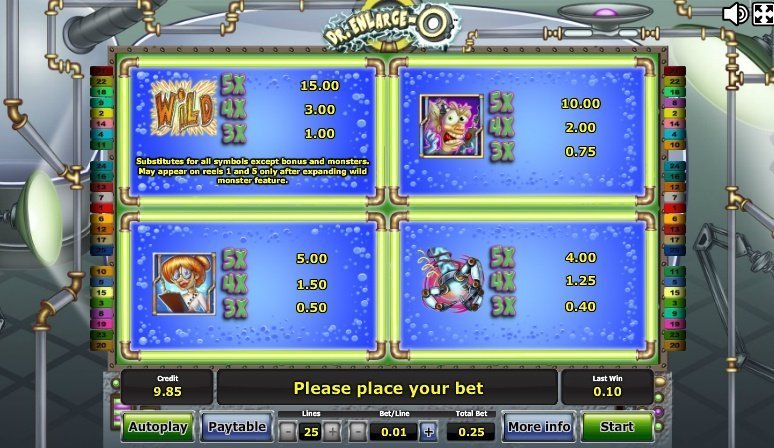The height and width of the screenshot is (448, 774).
Task: Close the Paytable view
Action: (236, 427)
